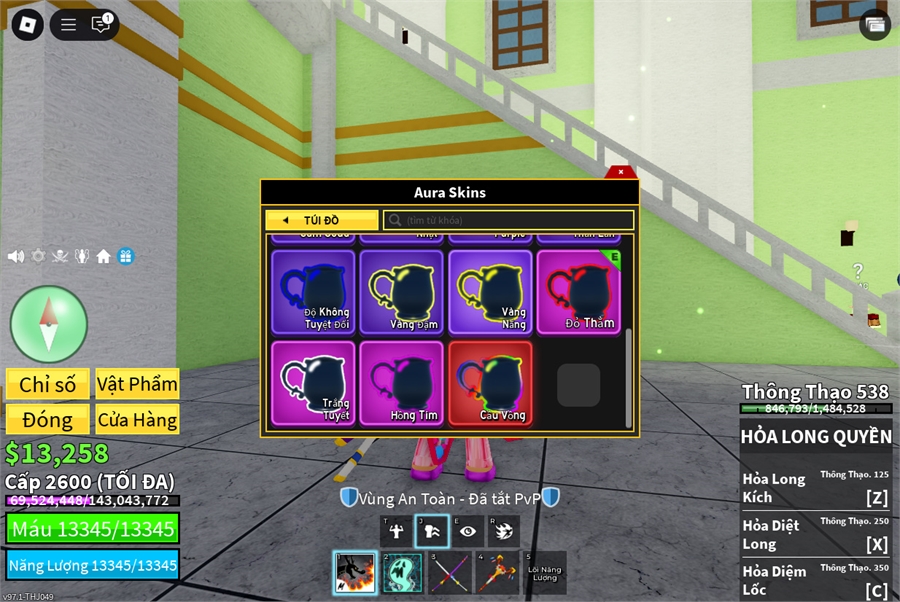Select the fire dragon fighting style slot
Viewport: 900px width, 602px height.
(x=354, y=573)
